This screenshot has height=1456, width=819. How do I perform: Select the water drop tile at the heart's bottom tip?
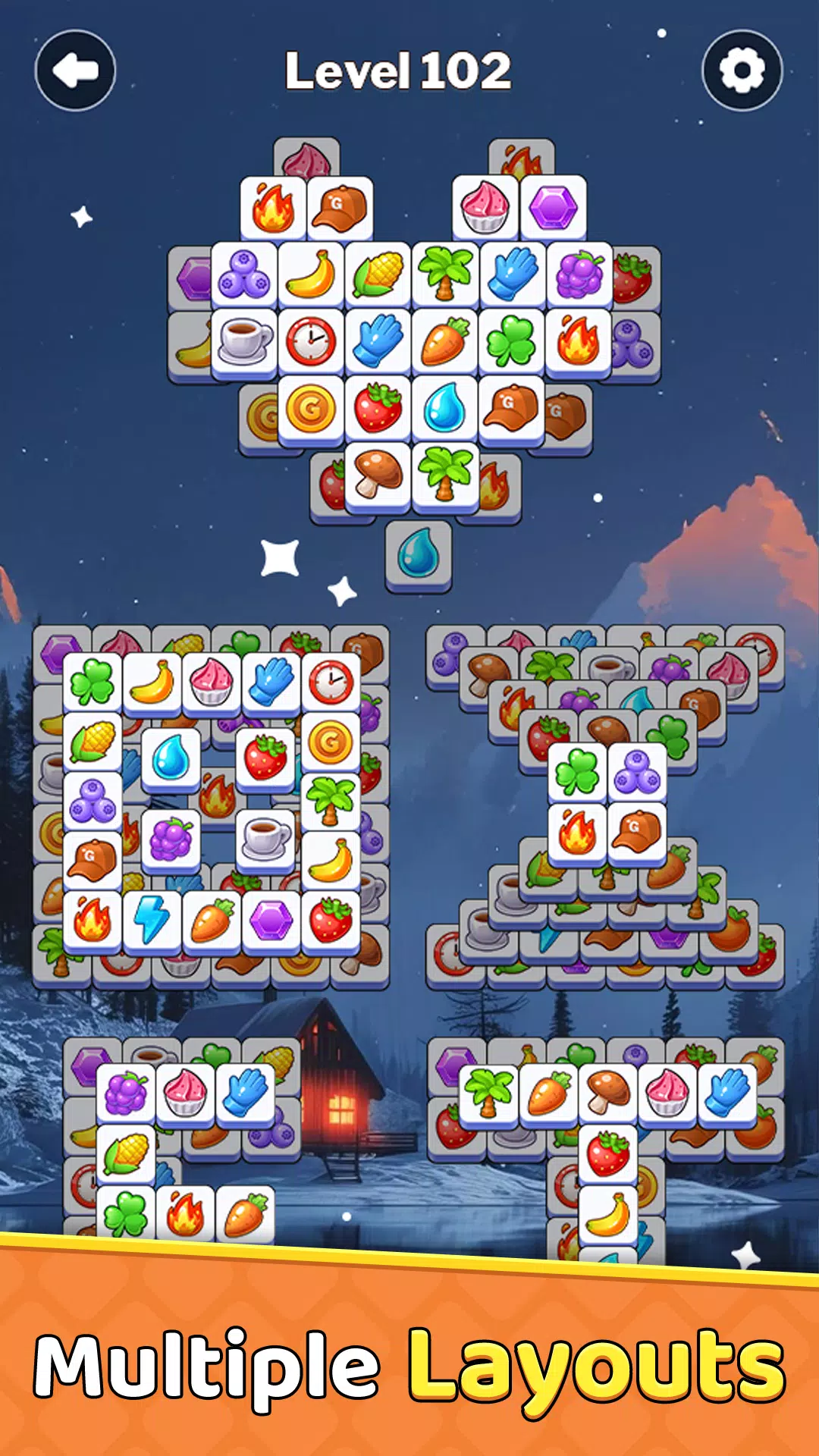click(x=419, y=554)
